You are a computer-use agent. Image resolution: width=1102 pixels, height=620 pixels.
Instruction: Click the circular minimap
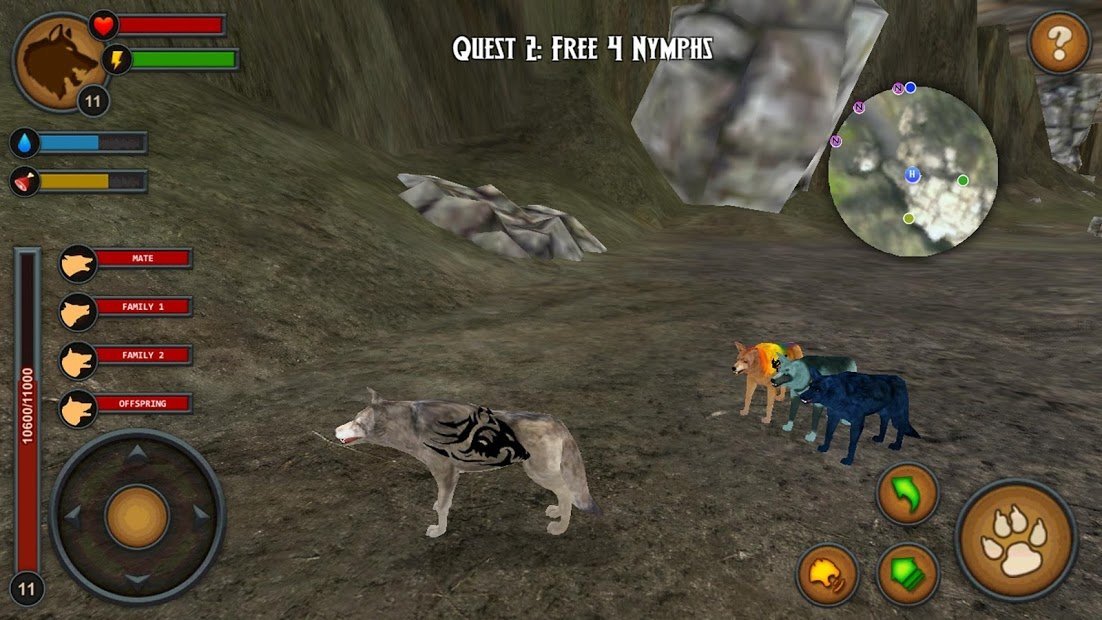click(x=913, y=171)
